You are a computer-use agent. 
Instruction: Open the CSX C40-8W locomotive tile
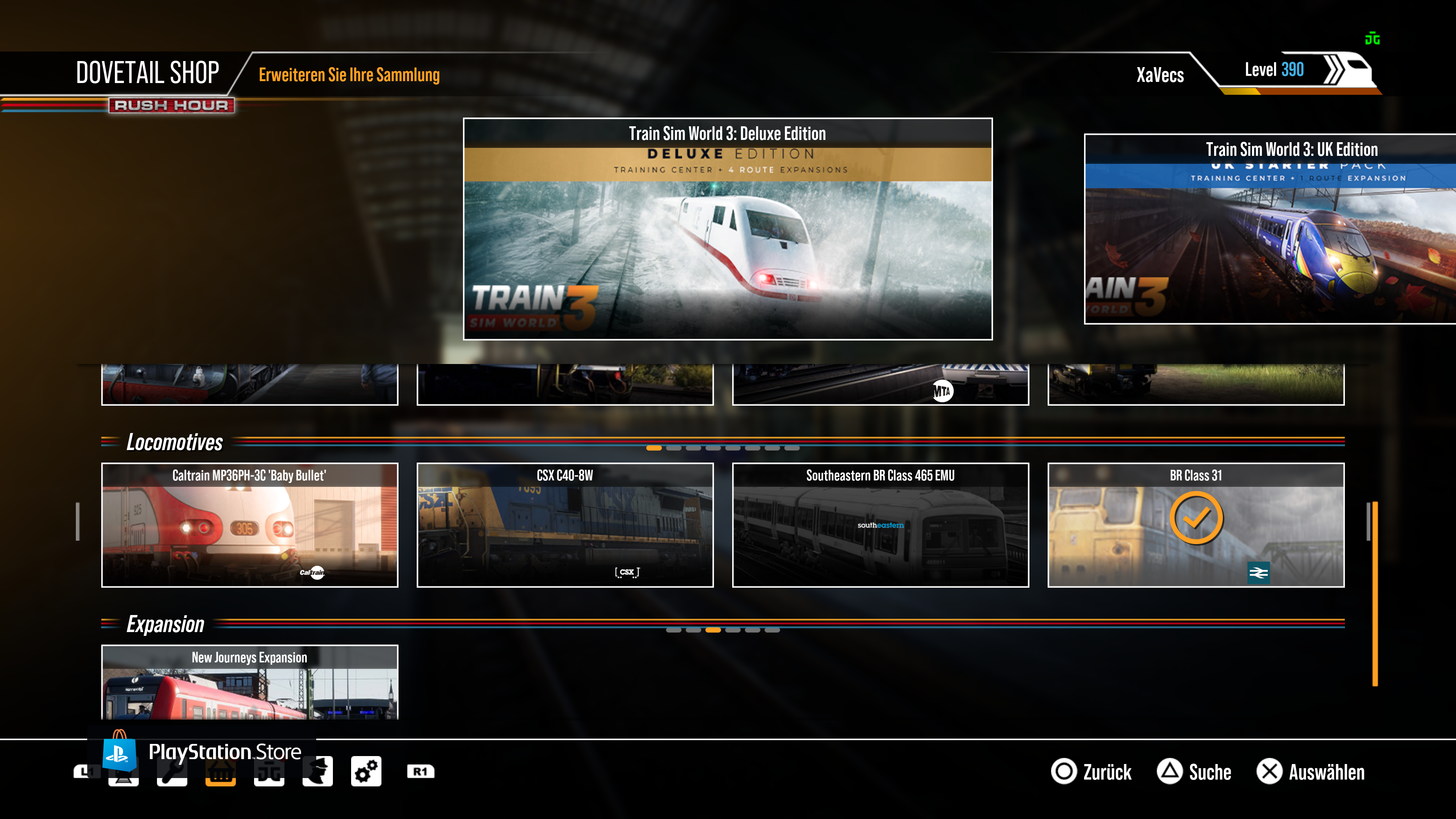pos(565,525)
